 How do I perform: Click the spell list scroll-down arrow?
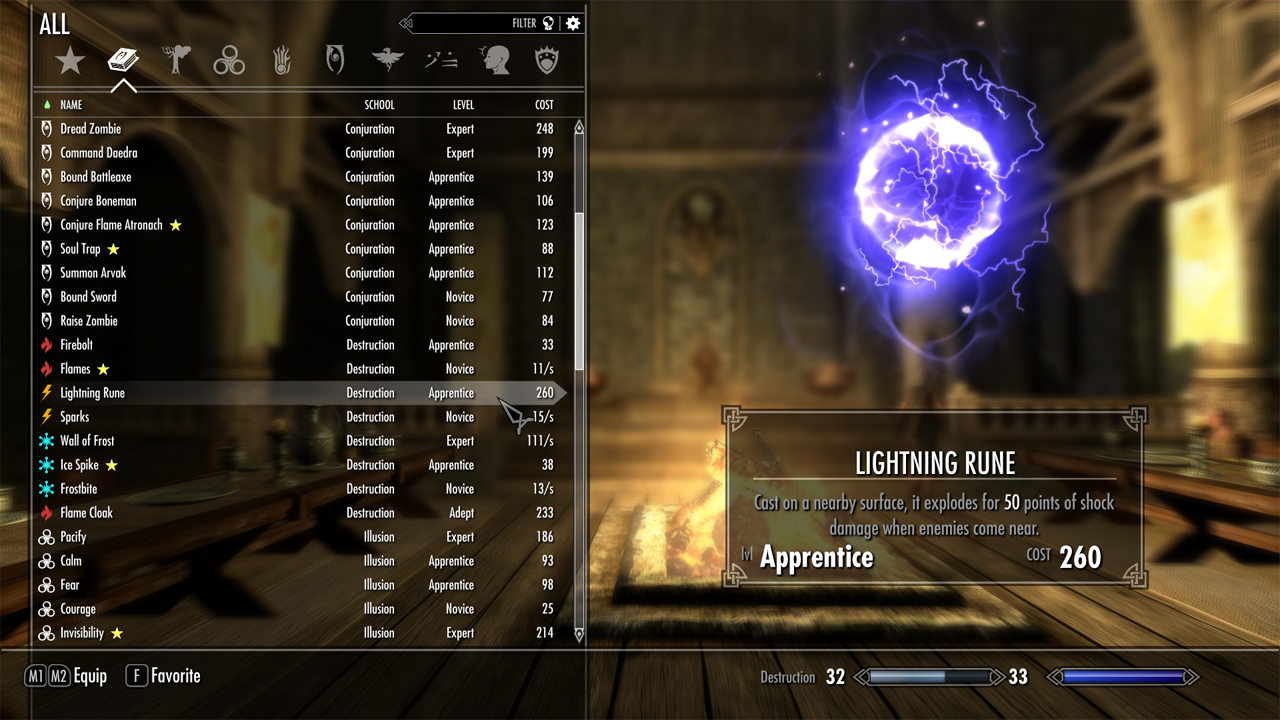(x=579, y=634)
